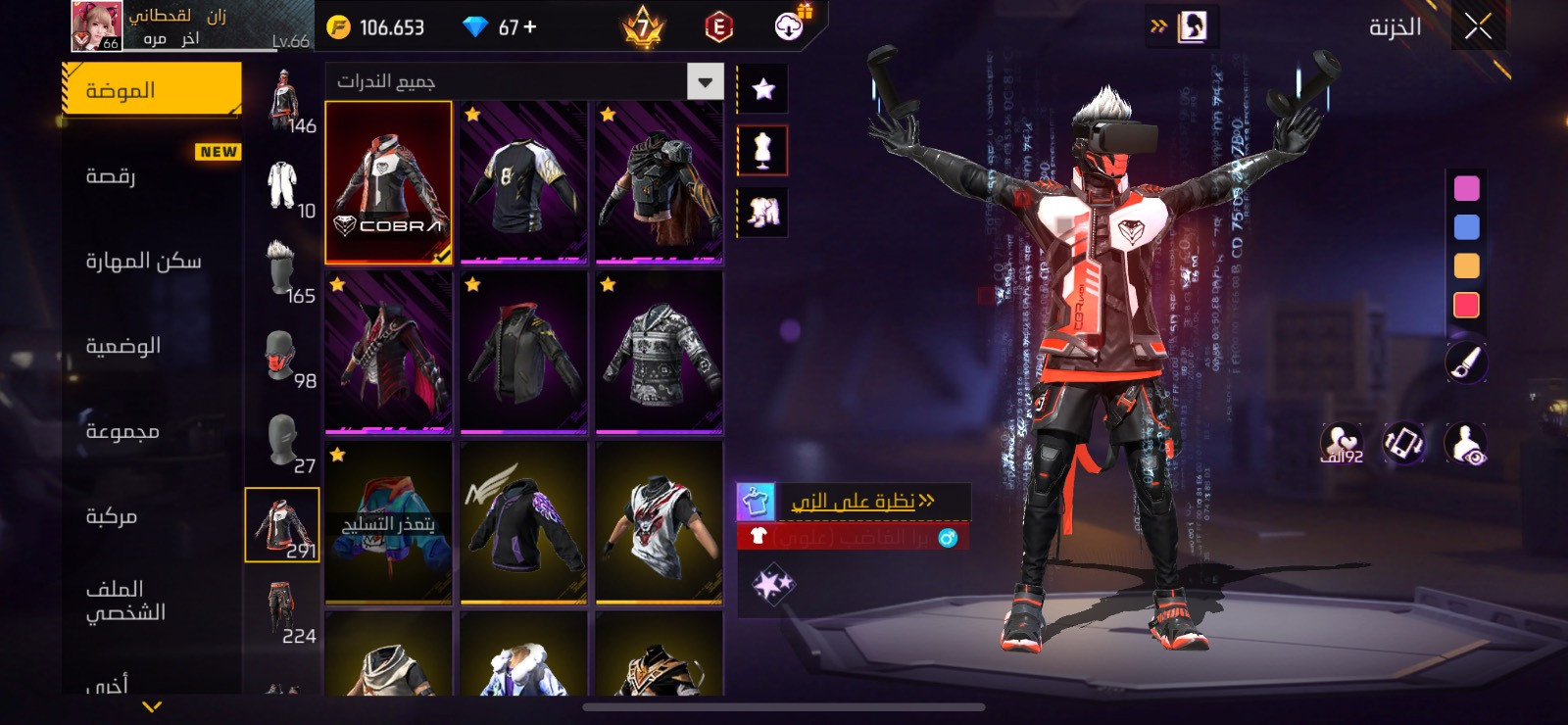Select the white hair category with 165
The width and height of the screenshot is (1568, 725).
283,270
